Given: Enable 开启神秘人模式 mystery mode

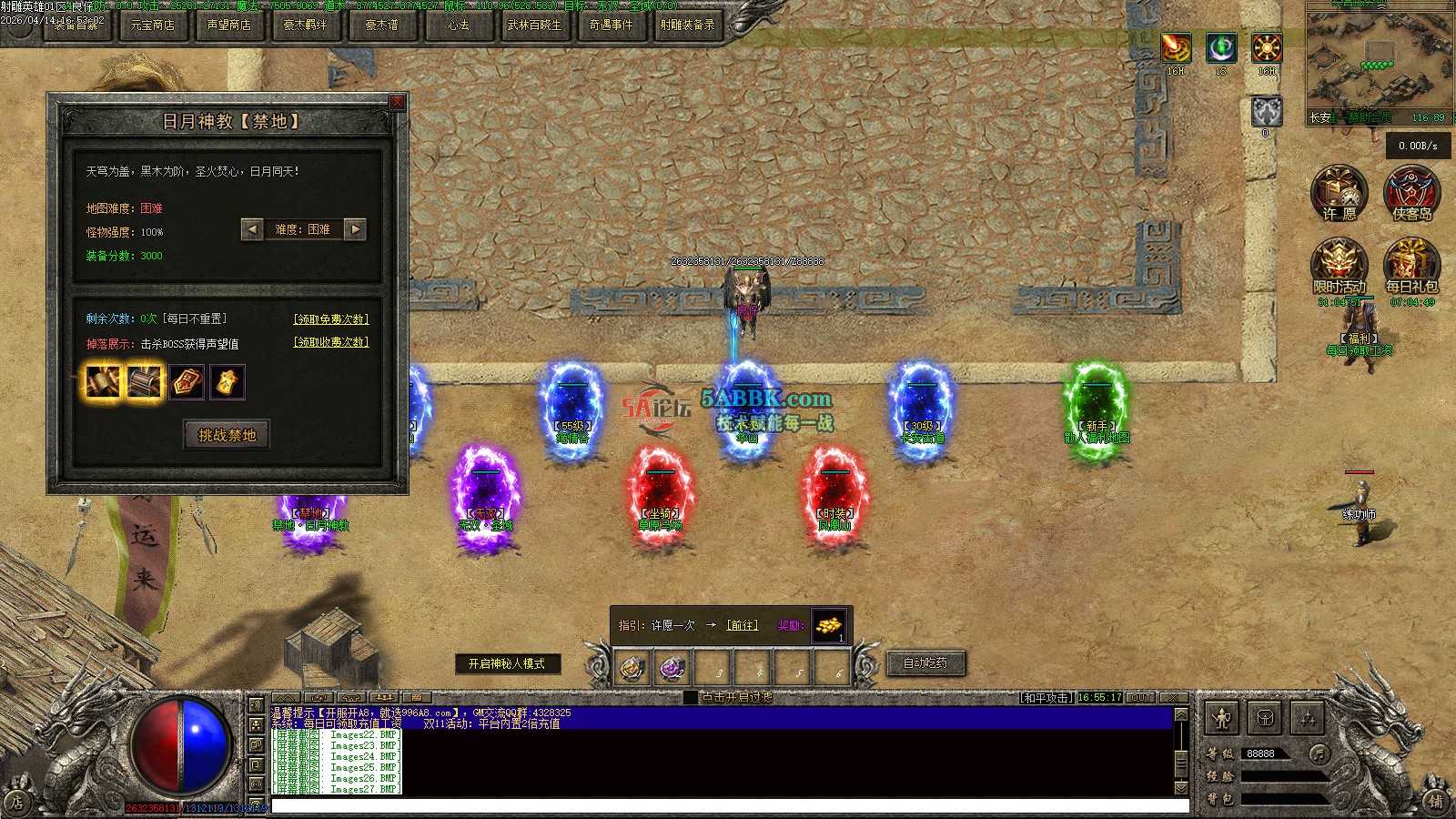Looking at the screenshot, I should (507, 664).
